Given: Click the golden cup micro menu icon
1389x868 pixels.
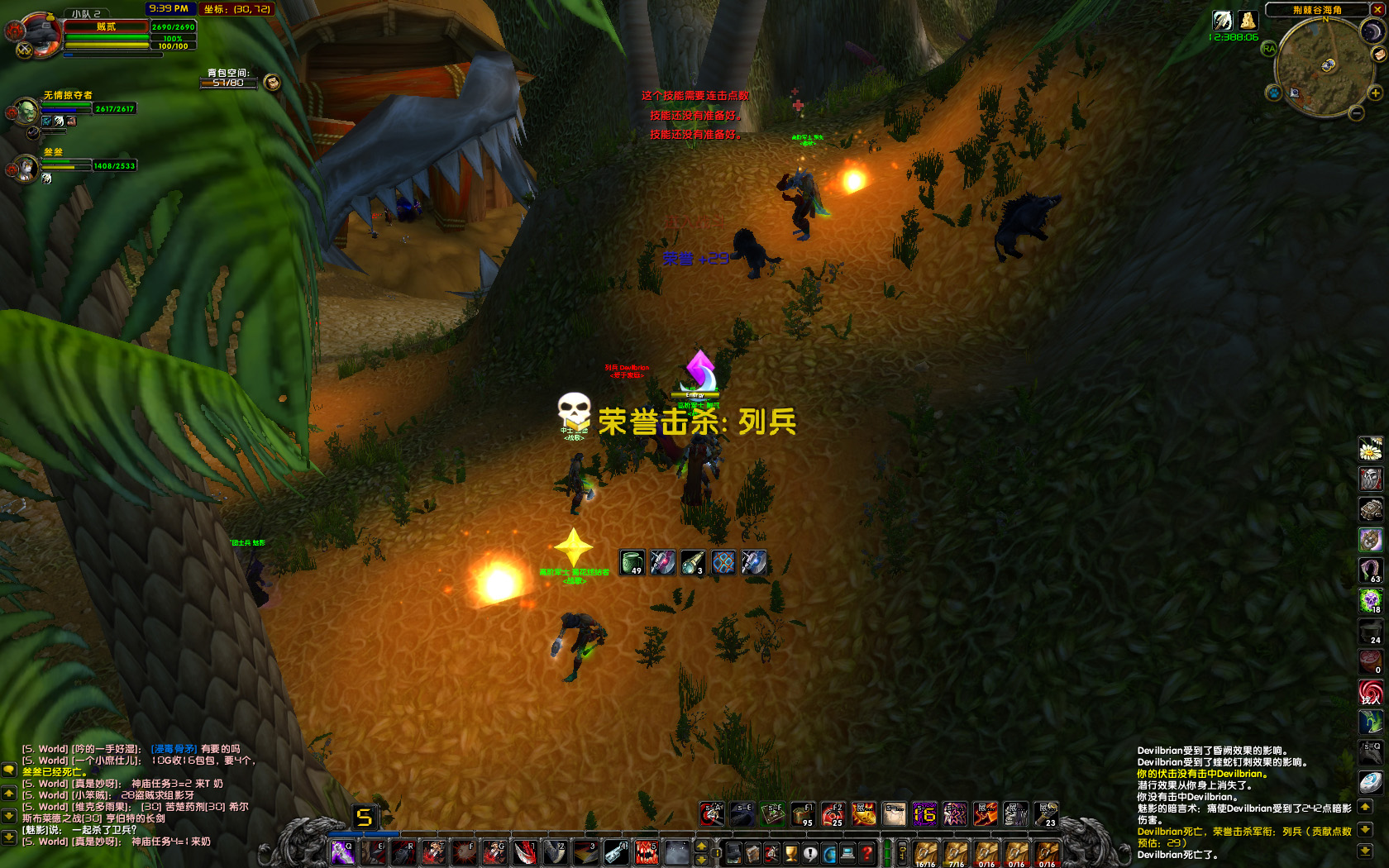Looking at the screenshot, I should tap(790, 852).
